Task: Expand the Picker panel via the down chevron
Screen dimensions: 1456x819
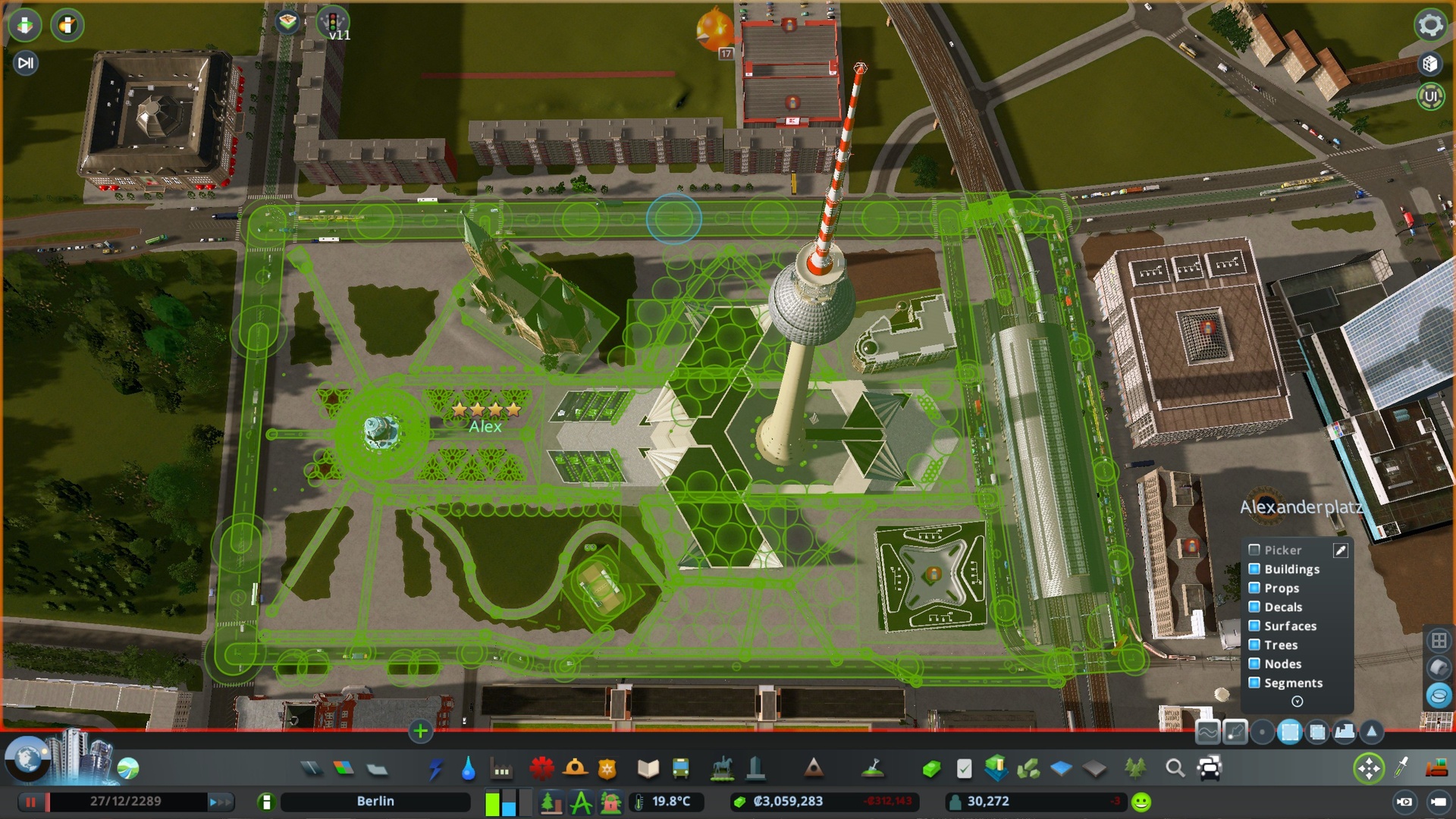Action: (1298, 701)
